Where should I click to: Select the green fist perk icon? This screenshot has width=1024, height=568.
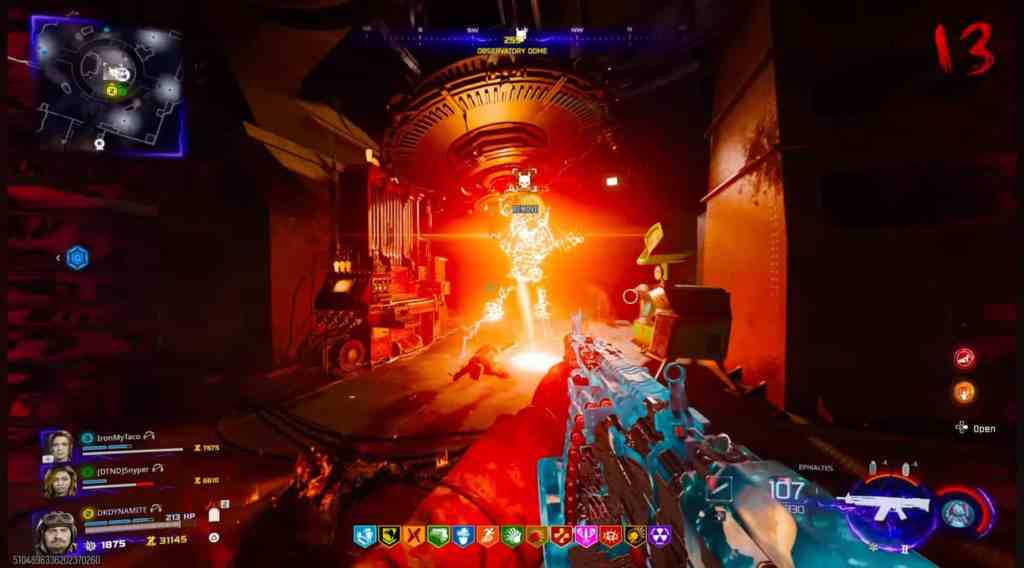tap(438, 536)
